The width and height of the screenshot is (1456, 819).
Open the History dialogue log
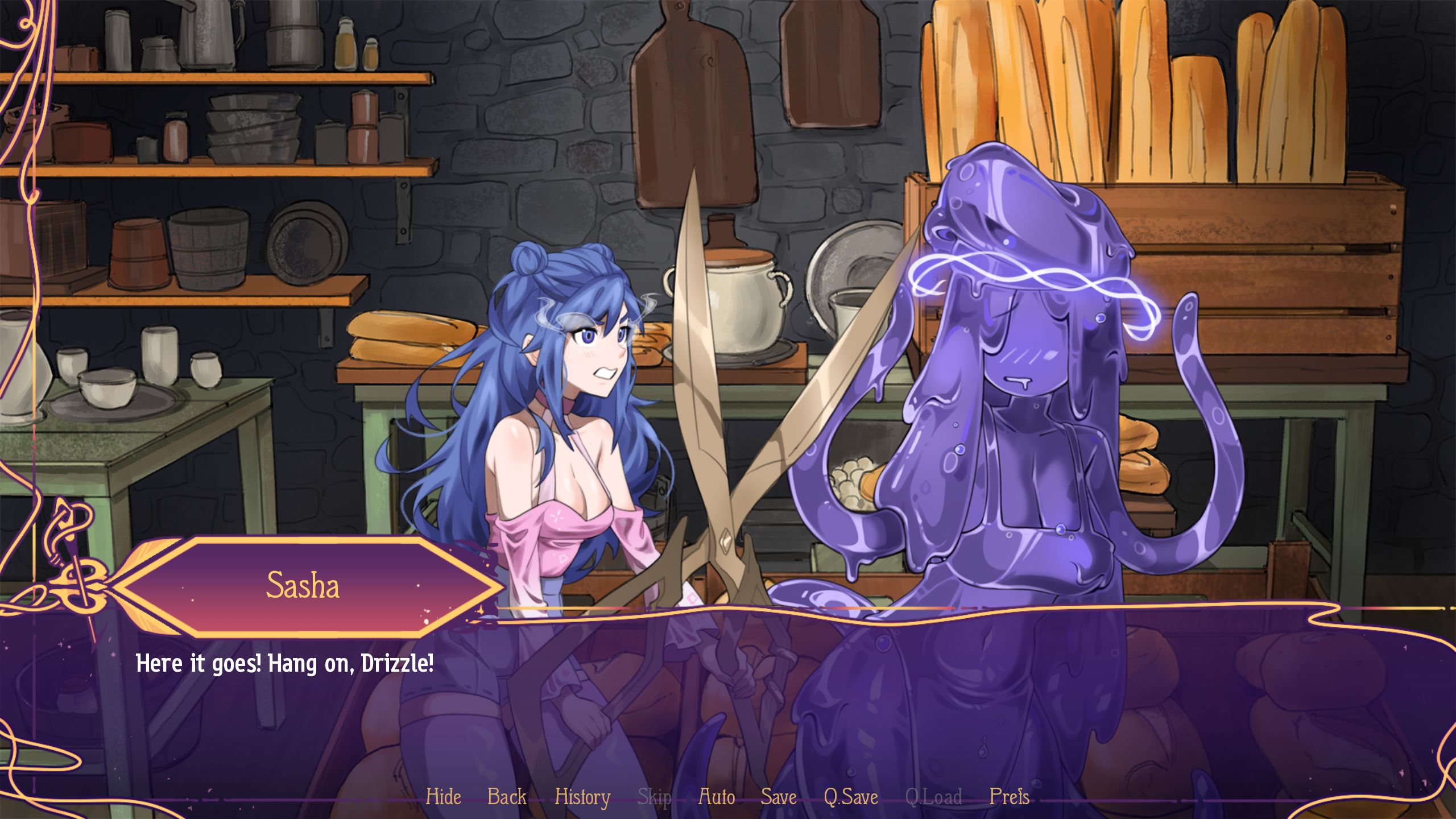pyautogui.click(x=584, y=797)
